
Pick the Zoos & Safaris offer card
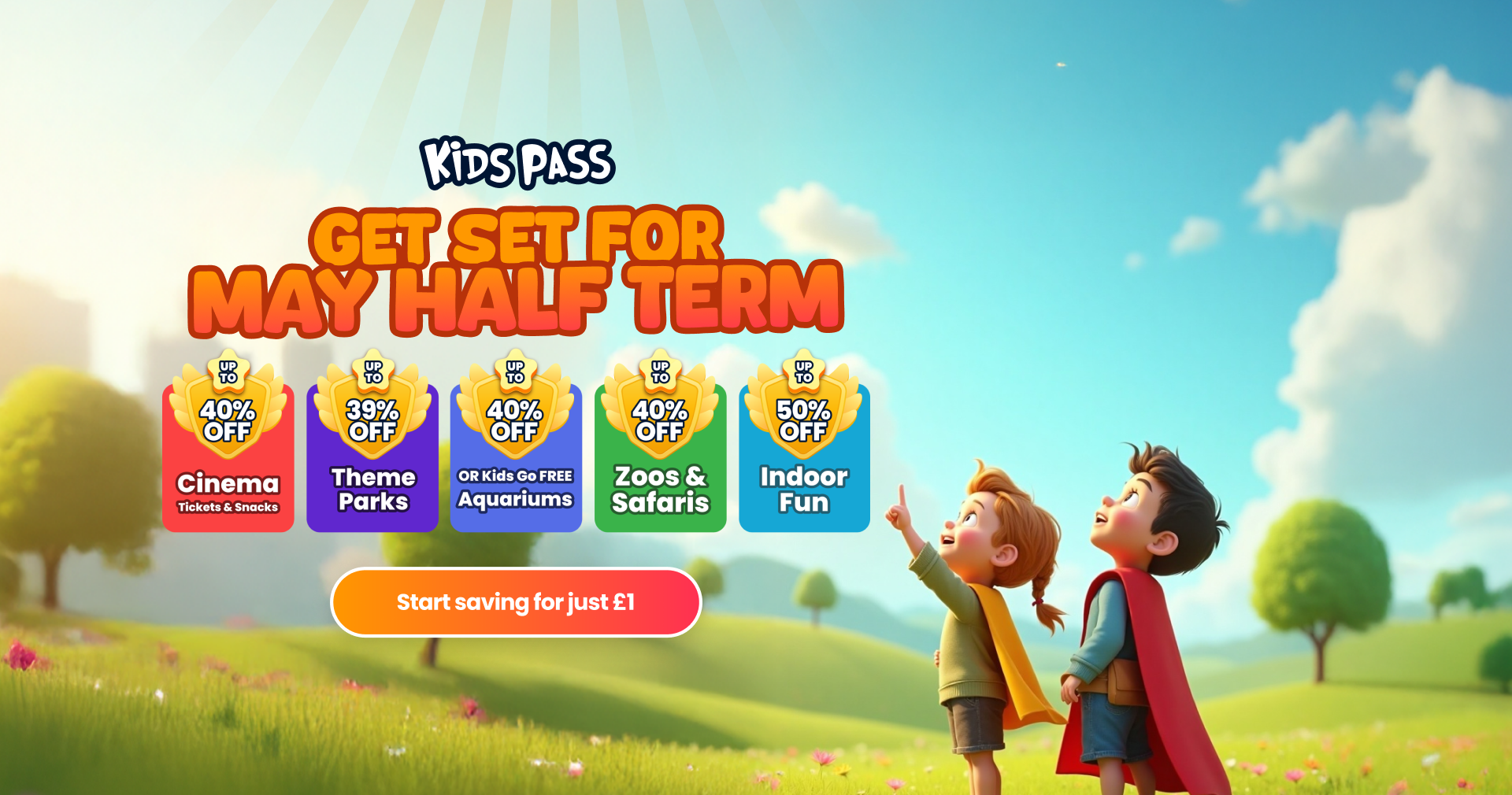660,457
